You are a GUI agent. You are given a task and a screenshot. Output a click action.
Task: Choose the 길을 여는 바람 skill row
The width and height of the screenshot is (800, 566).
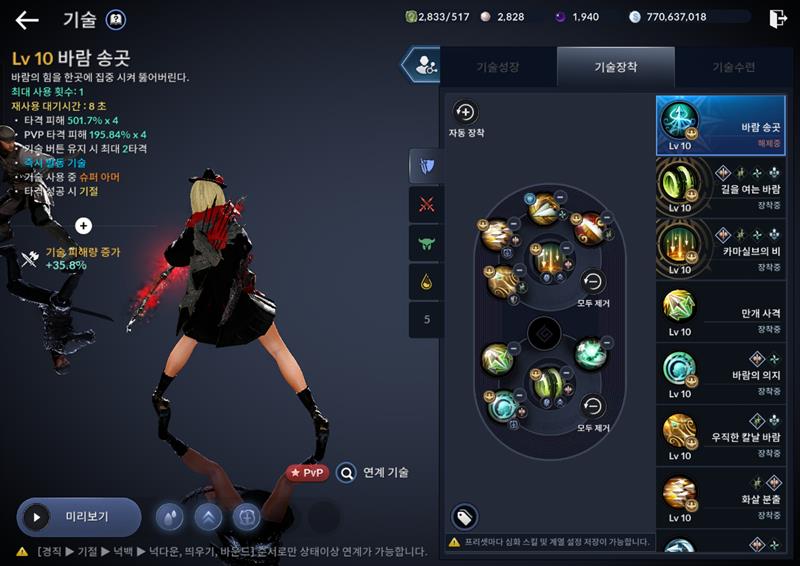click(x=720, y=187)
